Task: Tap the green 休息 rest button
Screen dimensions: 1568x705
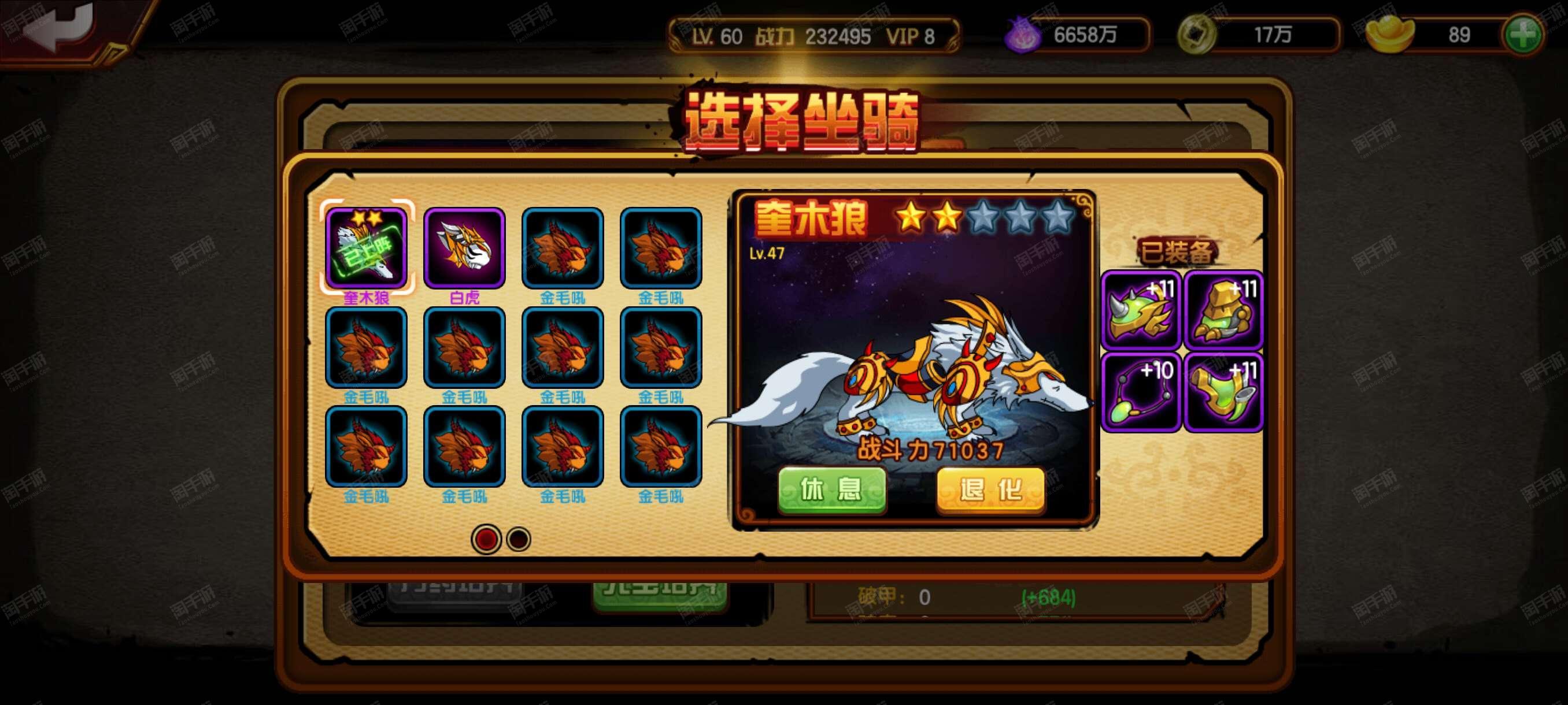Action: [x=831, y=490]
